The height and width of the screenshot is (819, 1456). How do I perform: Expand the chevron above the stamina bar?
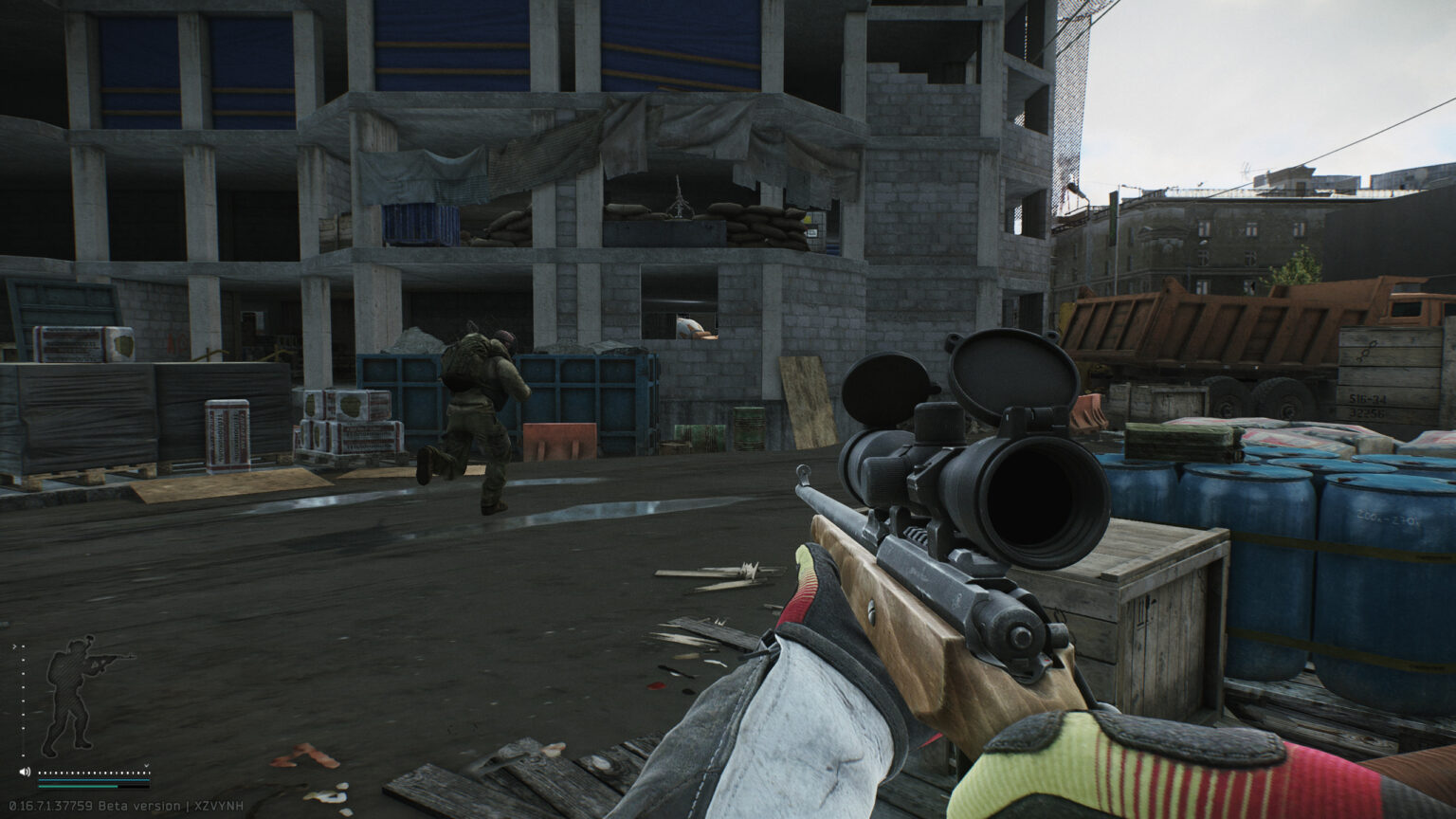147,765
